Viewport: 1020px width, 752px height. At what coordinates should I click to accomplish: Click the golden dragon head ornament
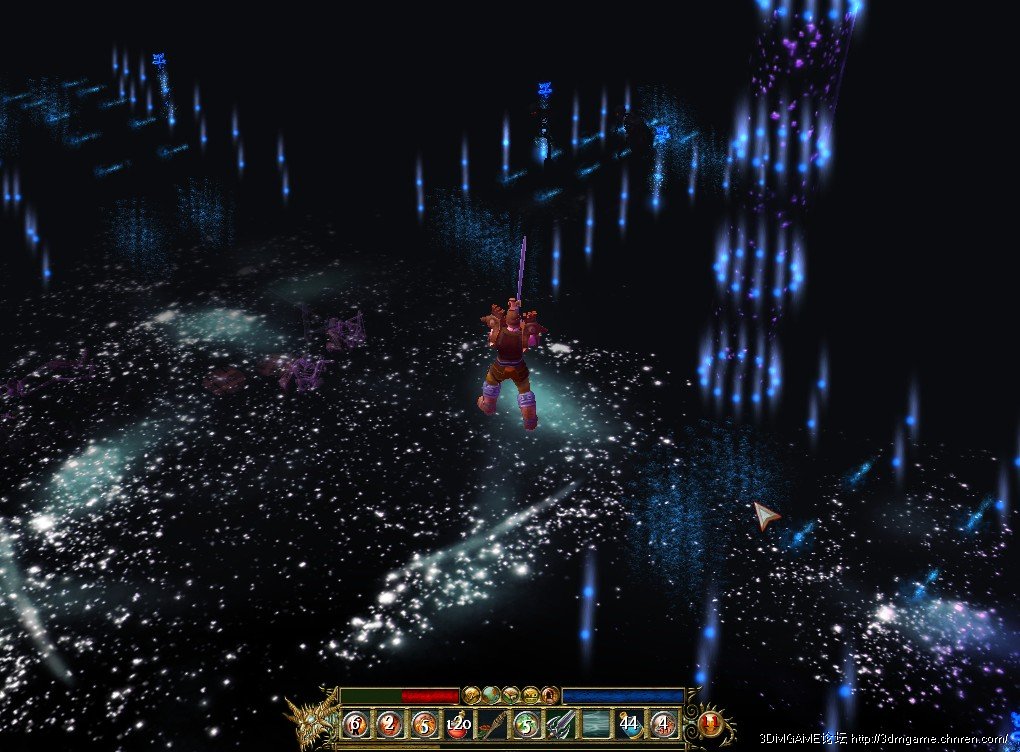click(x=309, y=718)
